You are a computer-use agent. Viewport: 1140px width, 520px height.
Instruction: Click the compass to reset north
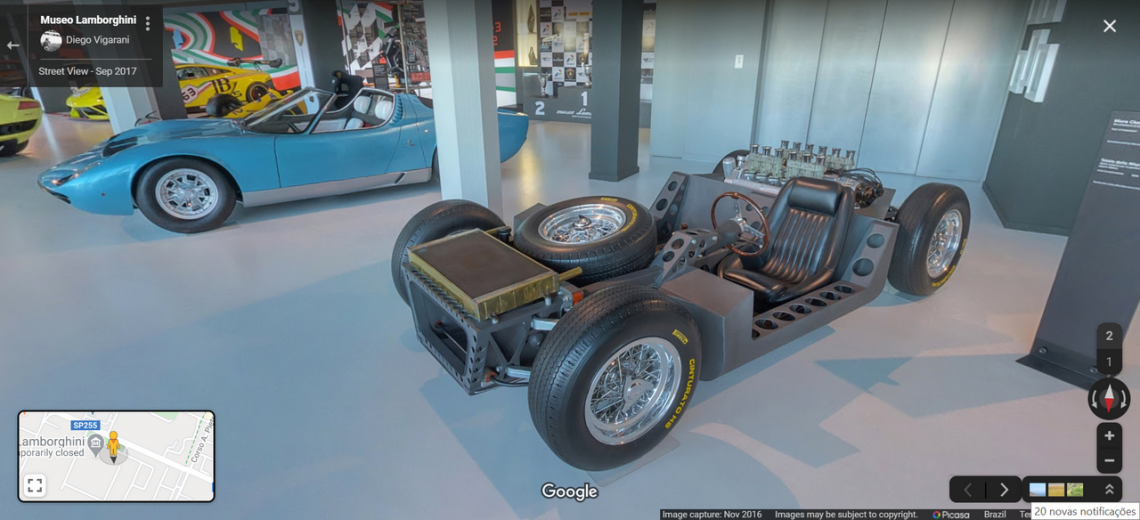point(1108,399)
